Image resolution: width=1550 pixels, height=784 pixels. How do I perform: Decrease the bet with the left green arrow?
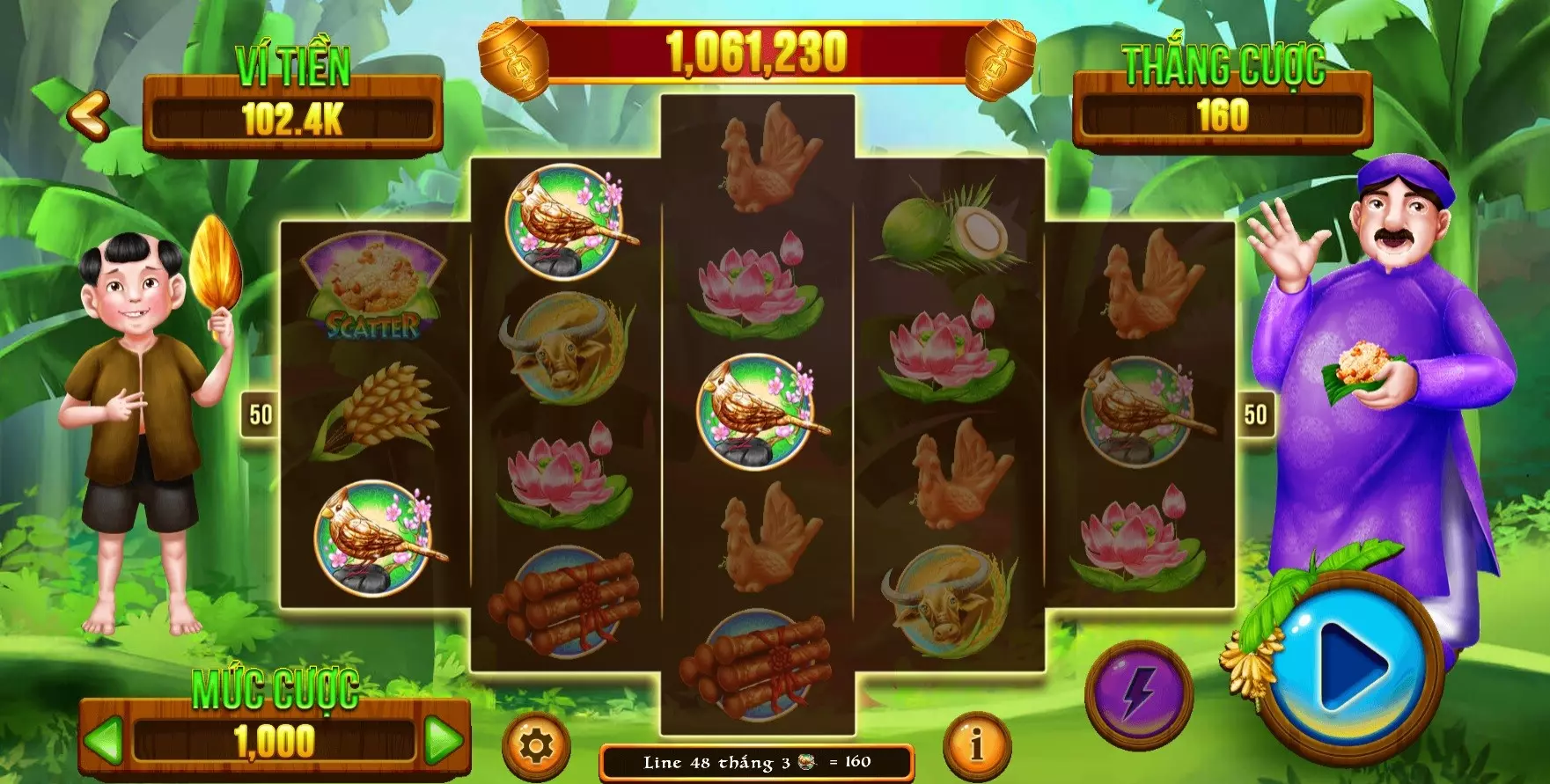104,741
